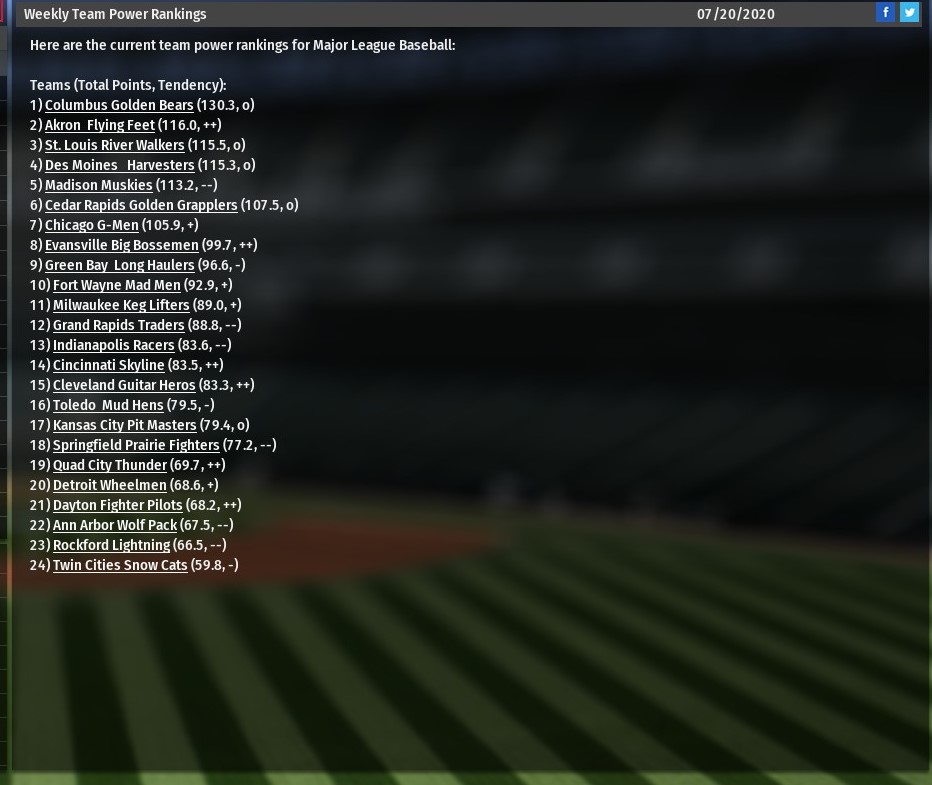Open Fort Wayne Mad Men team link

(117, 285)
